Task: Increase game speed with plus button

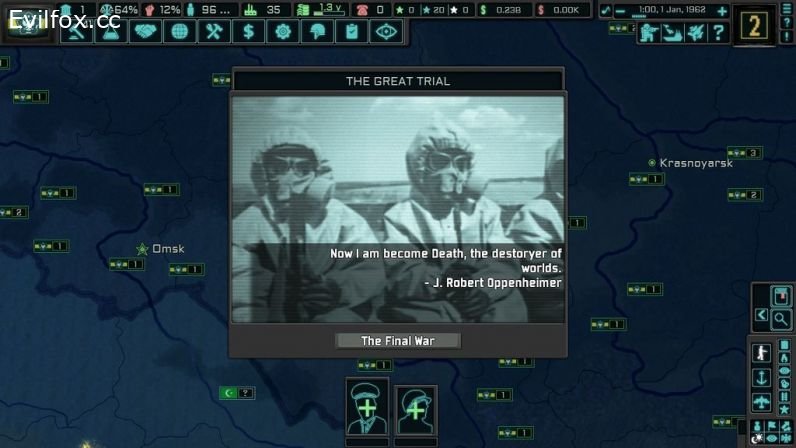Action: point(722,10)
